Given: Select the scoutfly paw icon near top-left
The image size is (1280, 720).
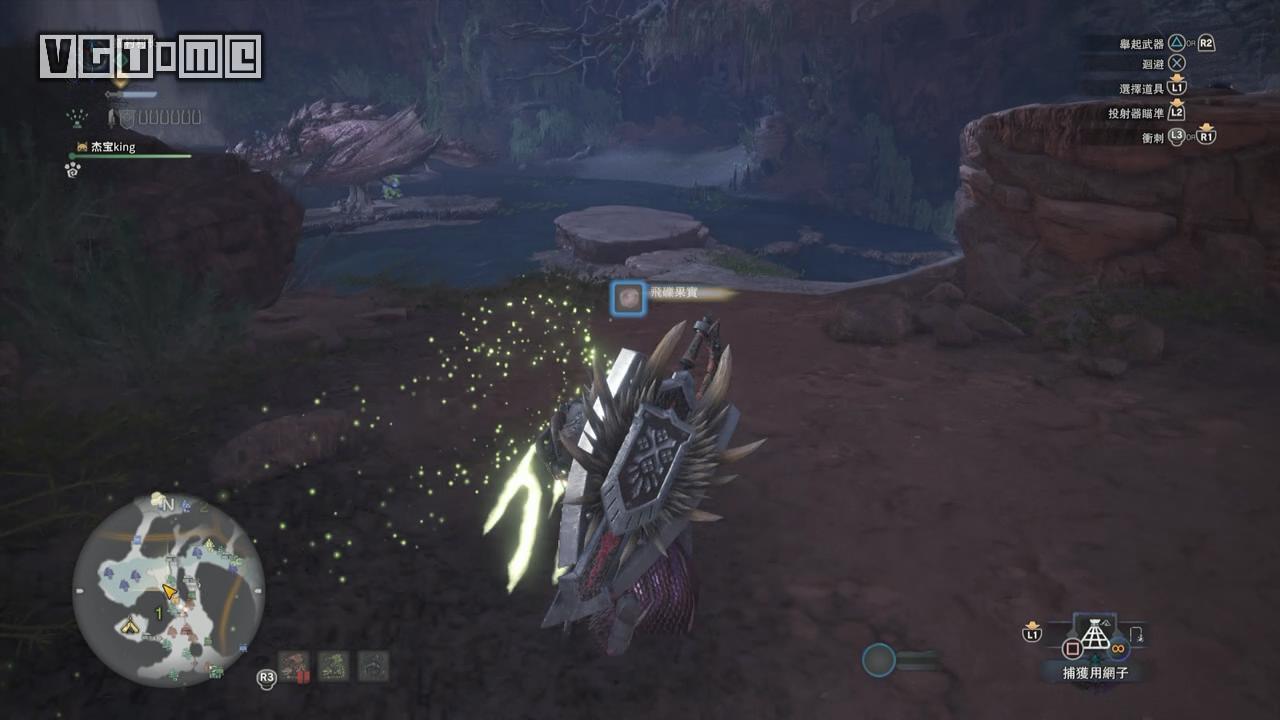Looking at the screenshot, I should [77, 118].
